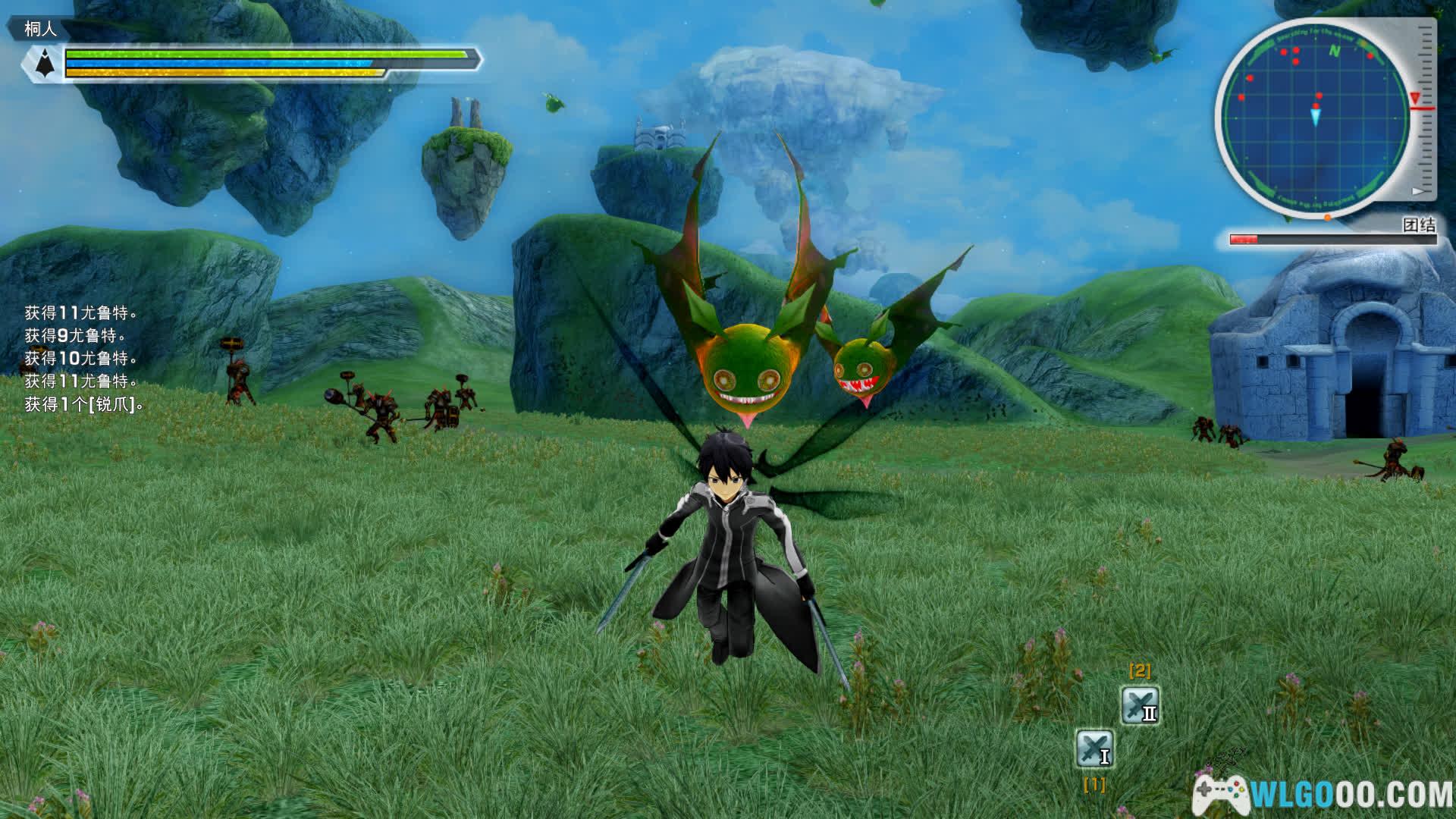Activate the sword skill I icon
Viewport: 1456px width, 819px height.
pyautogui.click(x=1094, y=748)
